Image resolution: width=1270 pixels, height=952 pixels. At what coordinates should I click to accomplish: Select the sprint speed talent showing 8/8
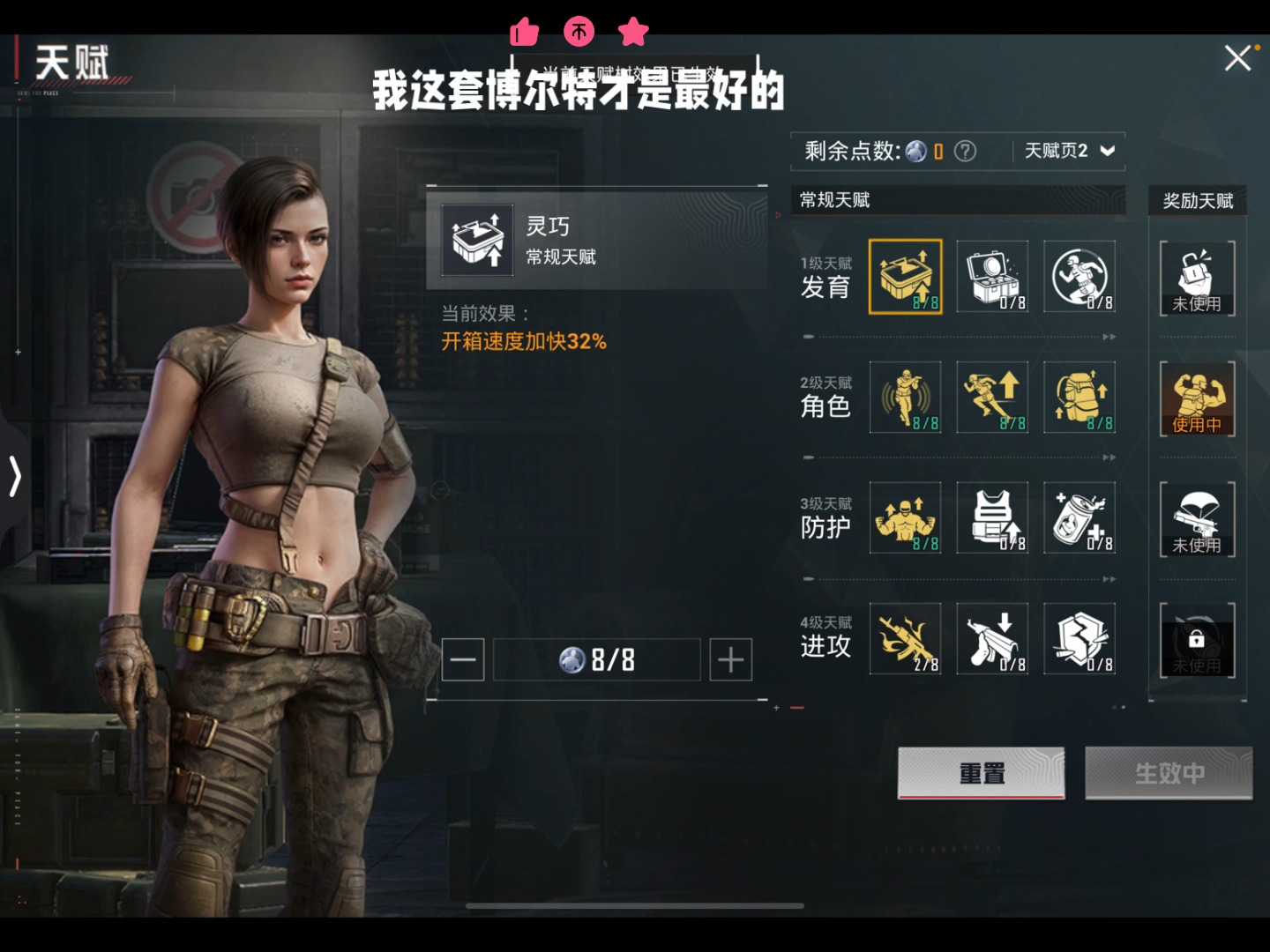(992, 398)
